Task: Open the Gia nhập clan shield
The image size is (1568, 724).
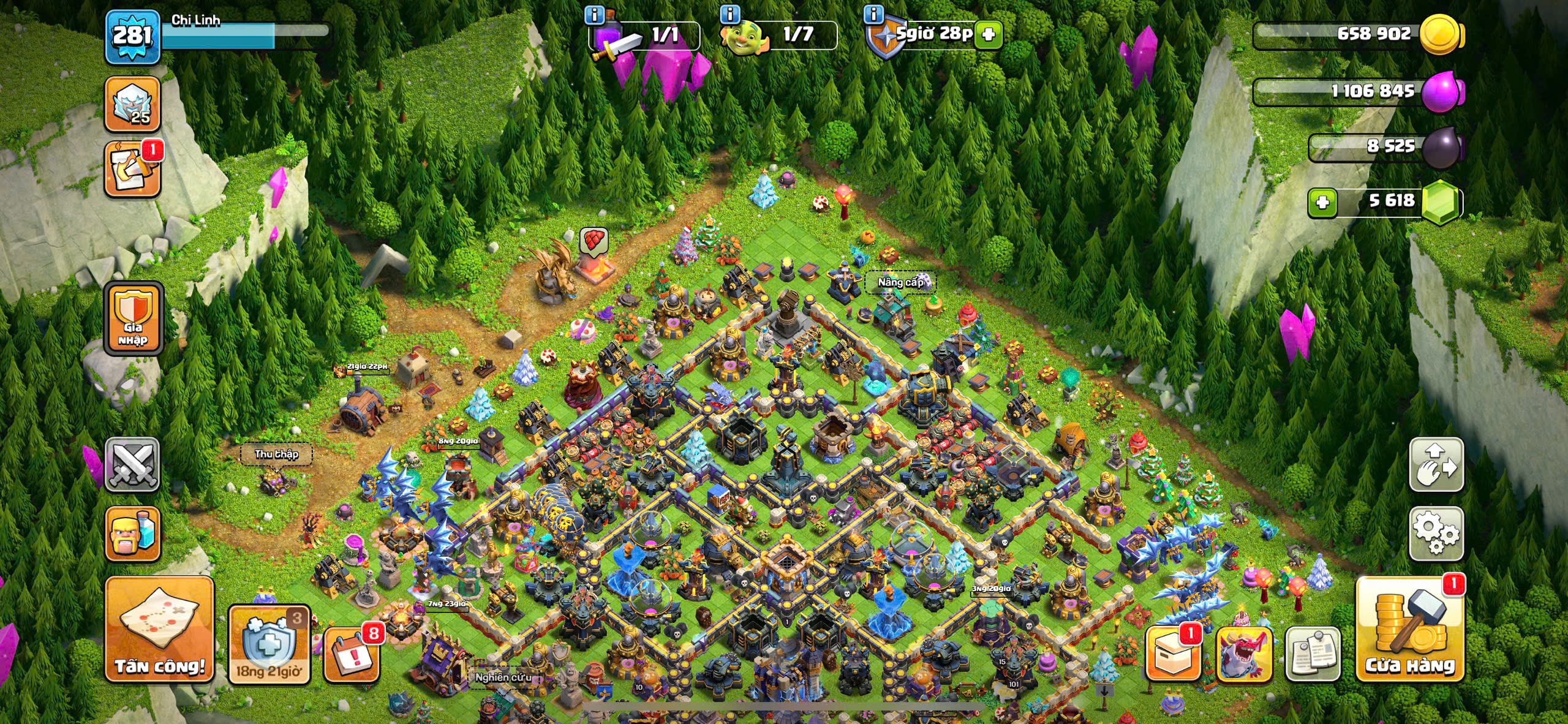Action: pyautogui.click(x=133, y=319)
